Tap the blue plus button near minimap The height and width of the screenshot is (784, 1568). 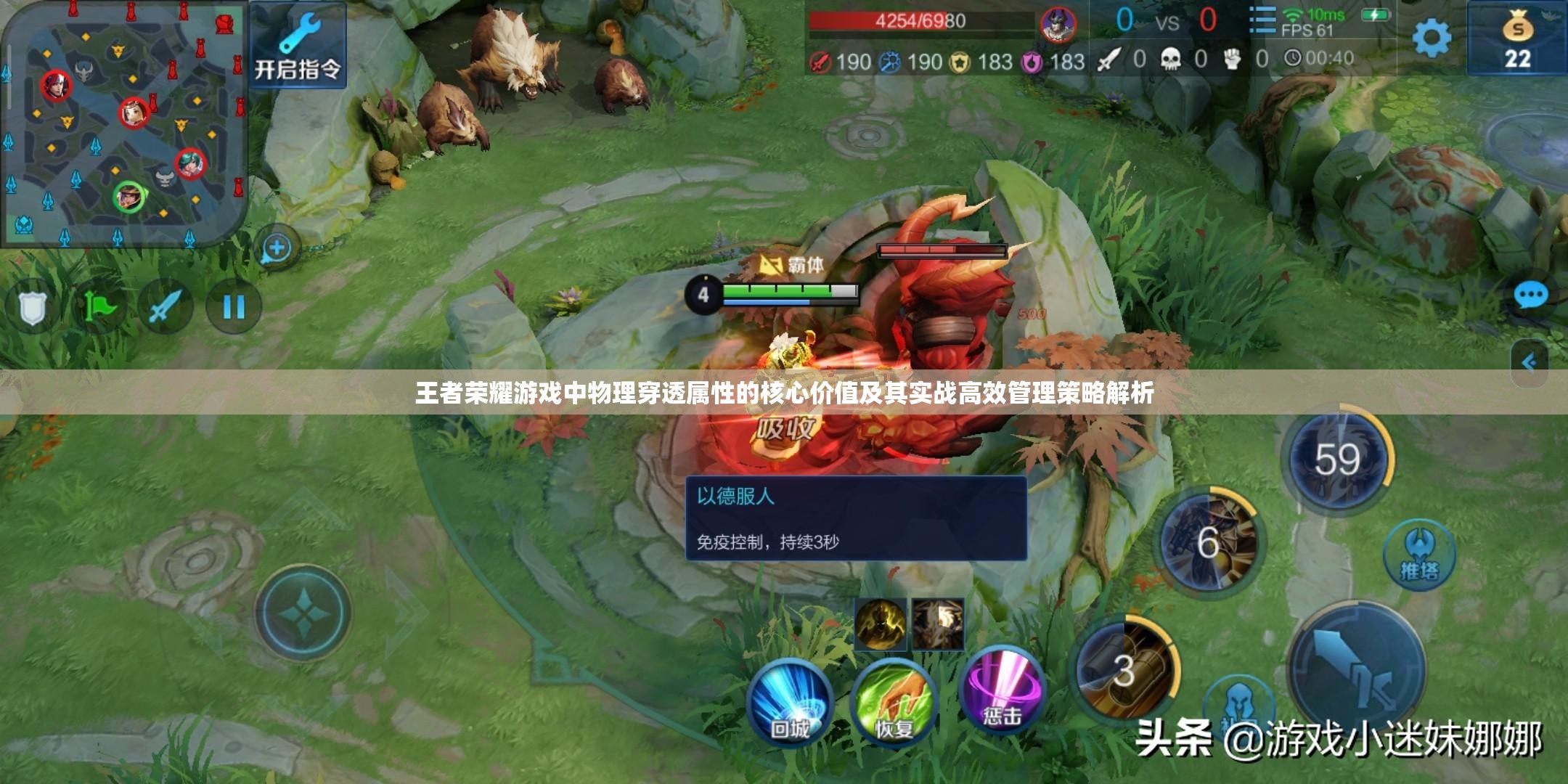coord(276,248)
